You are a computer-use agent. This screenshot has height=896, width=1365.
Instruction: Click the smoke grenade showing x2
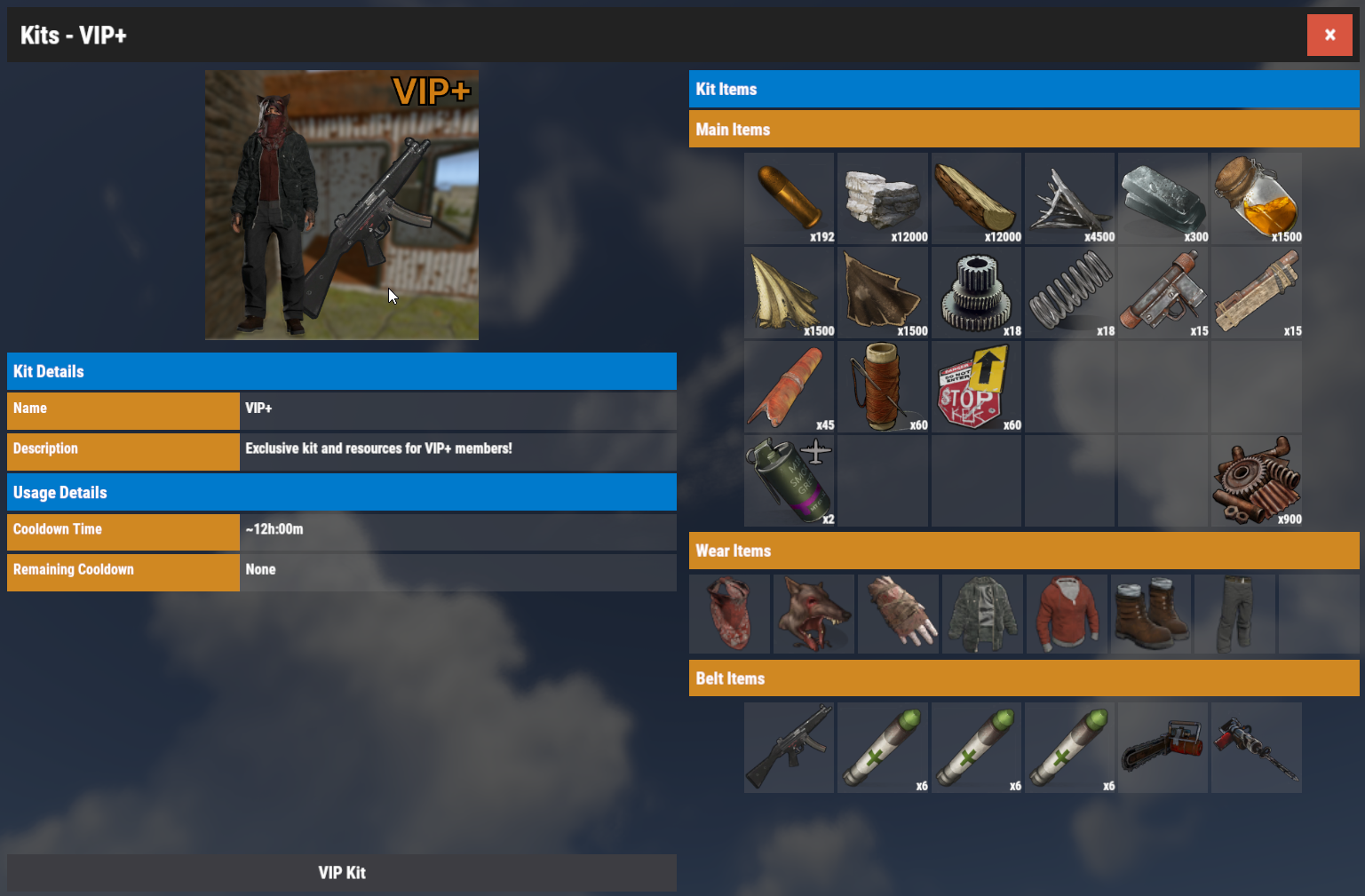(789, 480)
